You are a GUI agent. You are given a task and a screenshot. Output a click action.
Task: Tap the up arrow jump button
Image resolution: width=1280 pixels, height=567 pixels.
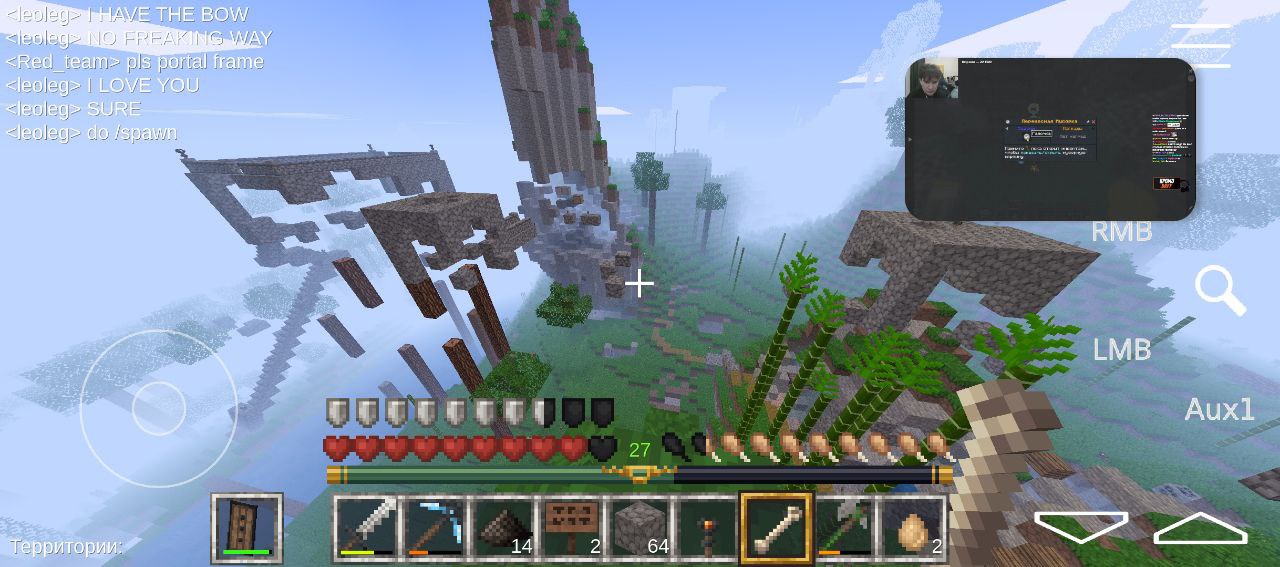[x=1200, y=528]
